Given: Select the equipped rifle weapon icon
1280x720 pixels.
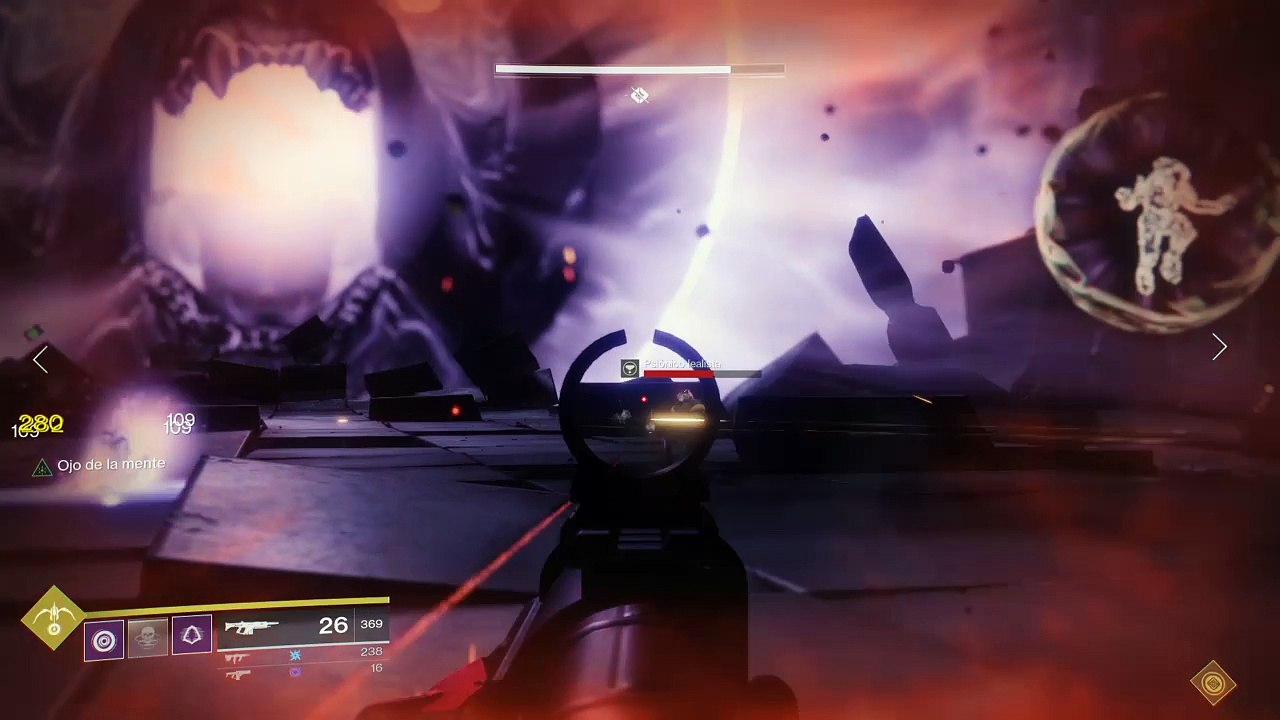Looking at the screenshot, I should 252,628.
